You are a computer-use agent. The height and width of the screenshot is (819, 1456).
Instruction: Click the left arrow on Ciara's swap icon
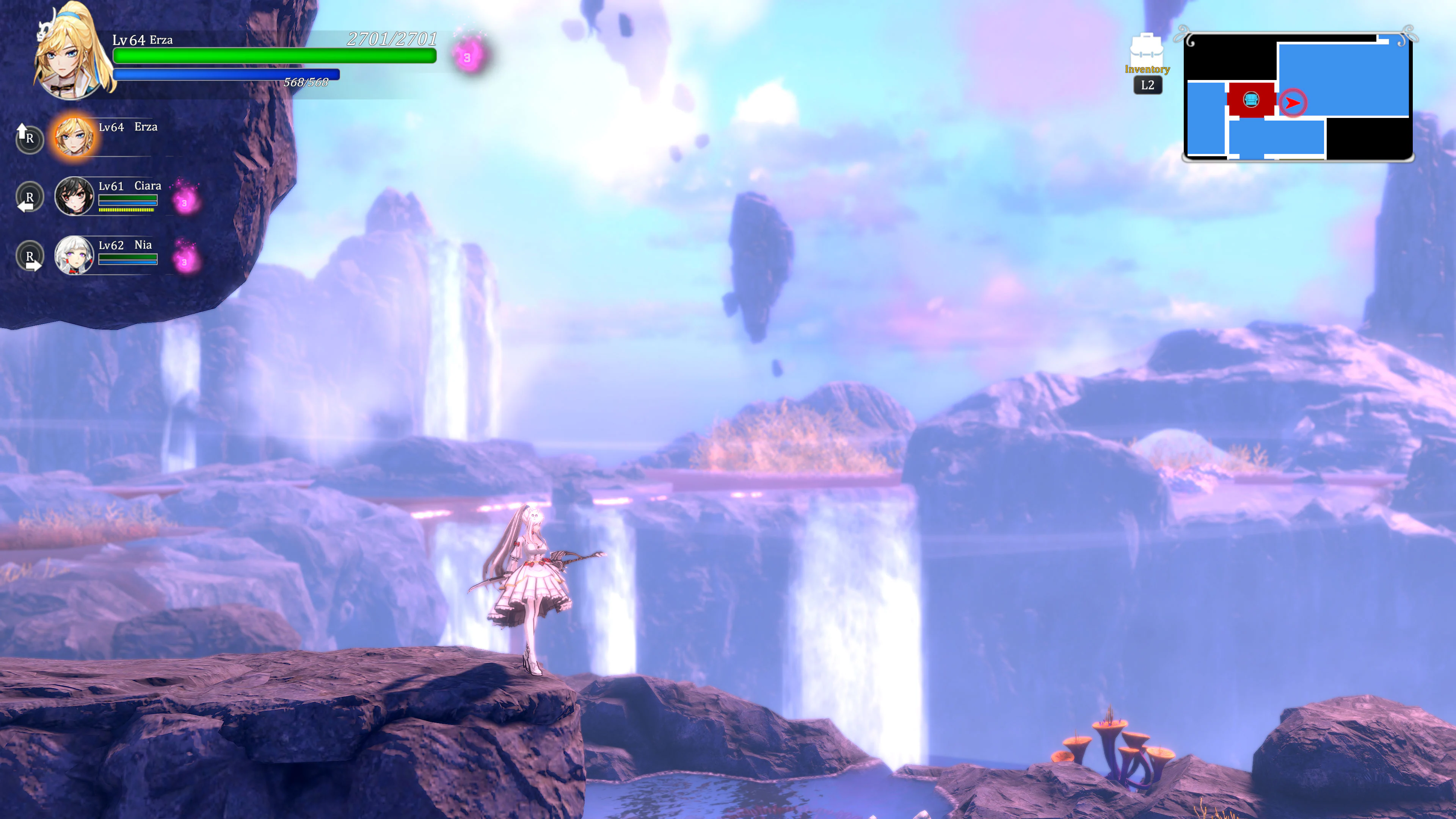pyautogui.click(x=25, y=206)
